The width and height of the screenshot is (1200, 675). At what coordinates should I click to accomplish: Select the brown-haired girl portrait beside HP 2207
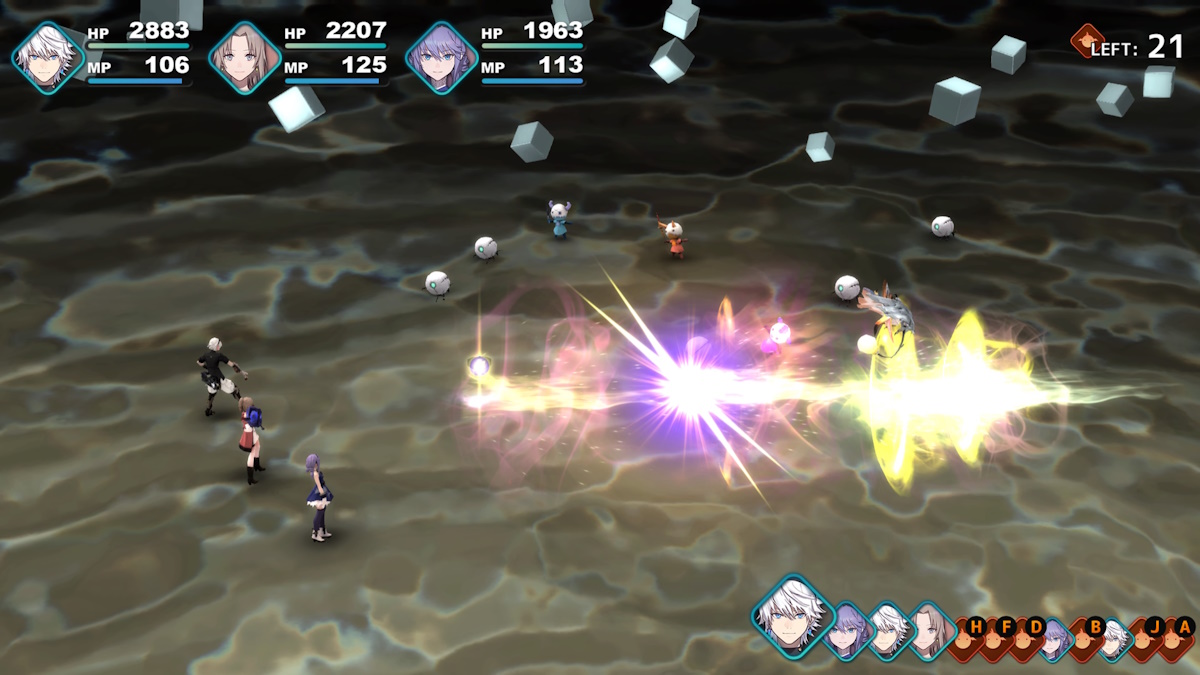(244, 57)
